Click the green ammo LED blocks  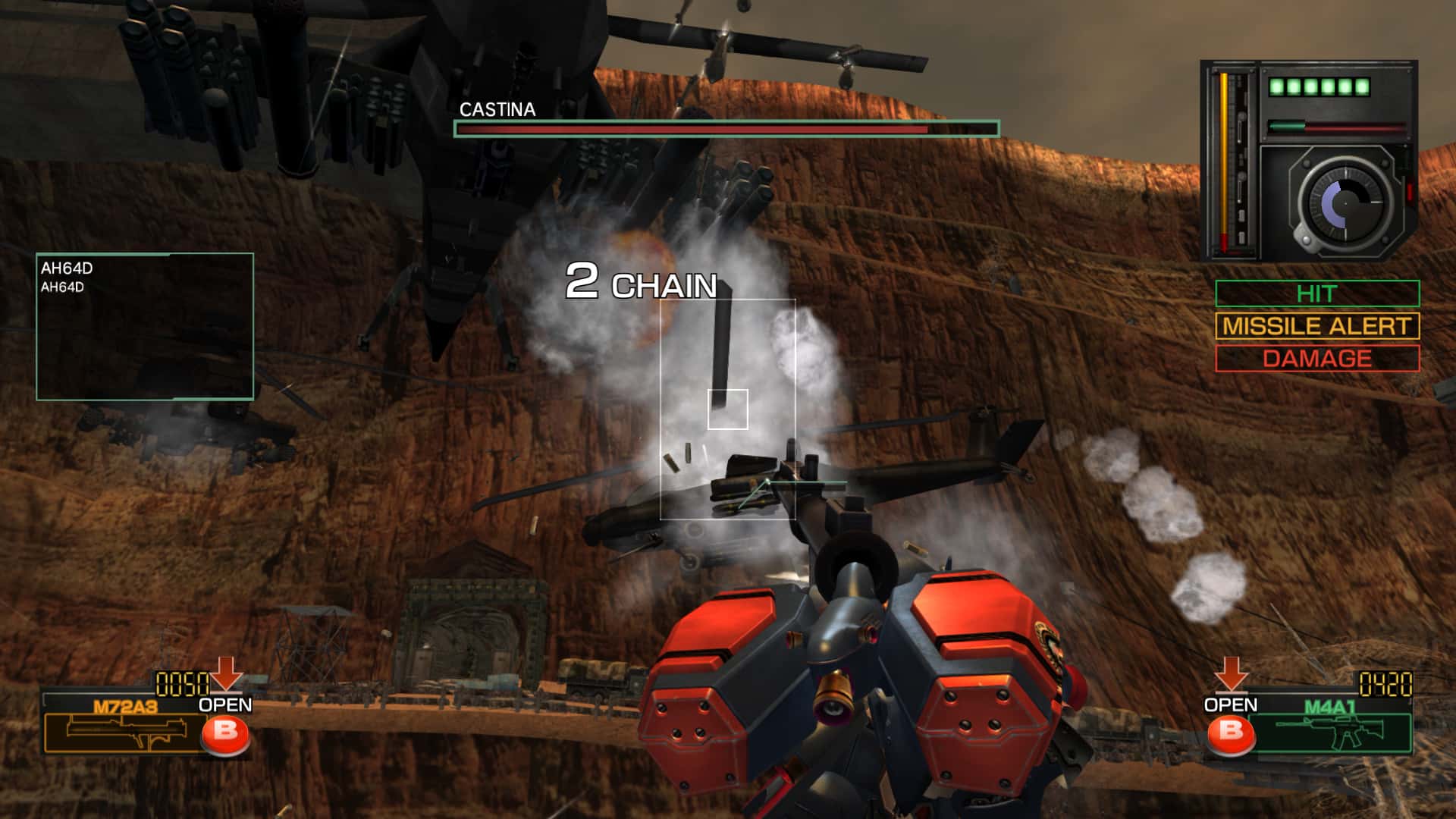point(1319,87)
